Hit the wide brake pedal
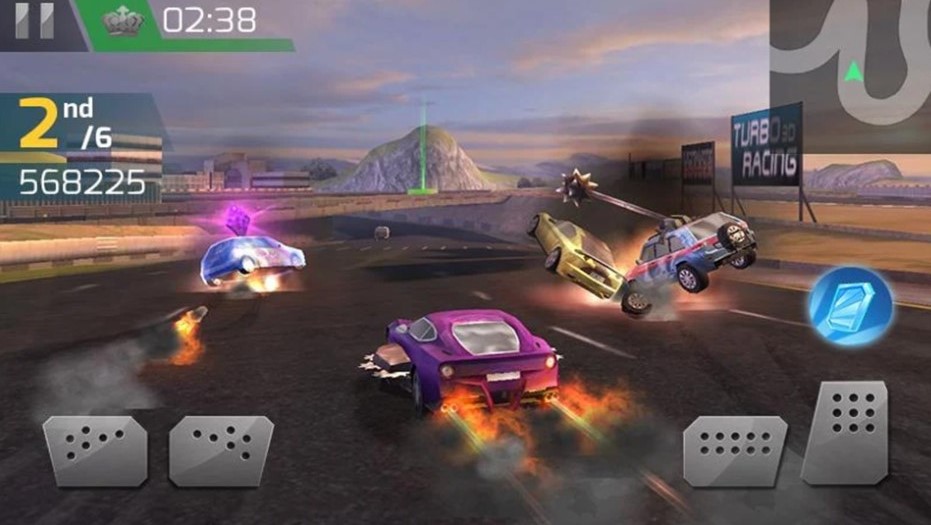The width and height of the screenshot is (931, 525). [735, 450]
